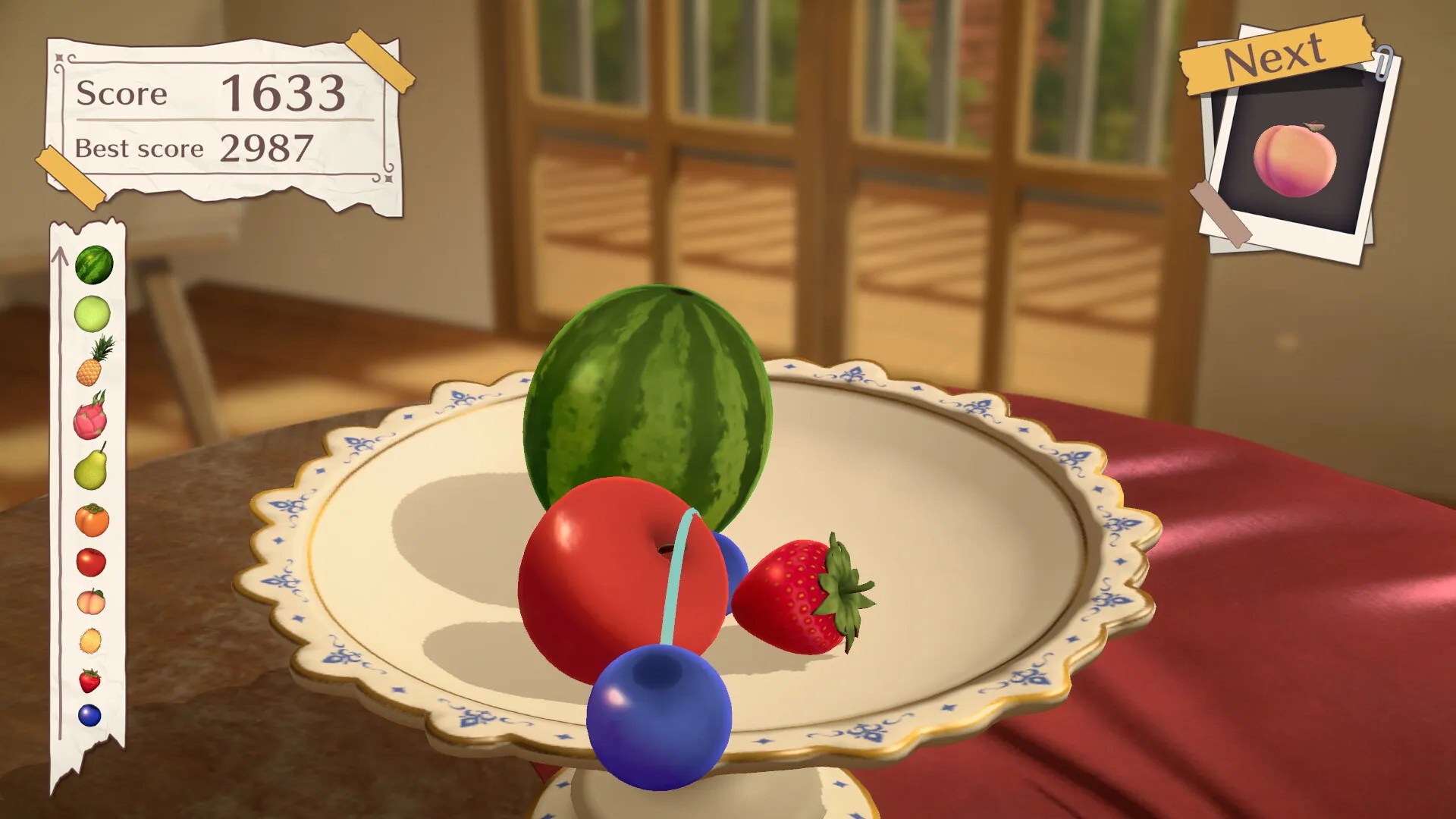
Task: Select the watermelon icon atop the fruit chart
Action: coord(93,266)
